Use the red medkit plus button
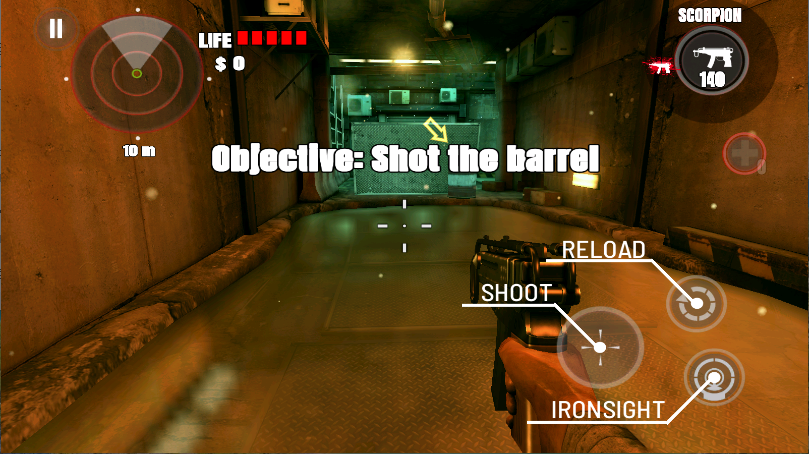The height and width of the screenshot is (454, 809). point(744,154)
